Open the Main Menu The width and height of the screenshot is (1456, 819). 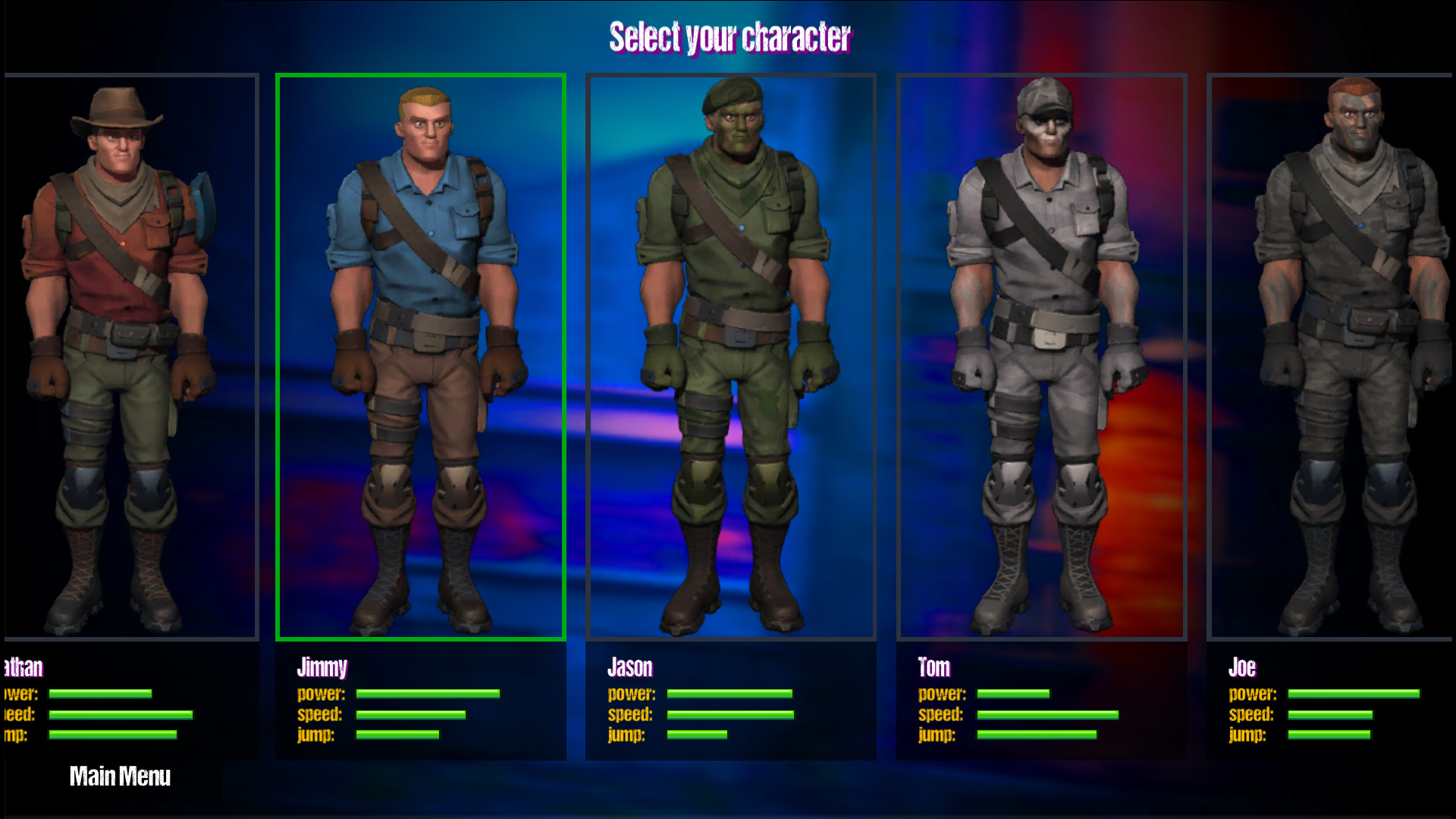[120, 777]
